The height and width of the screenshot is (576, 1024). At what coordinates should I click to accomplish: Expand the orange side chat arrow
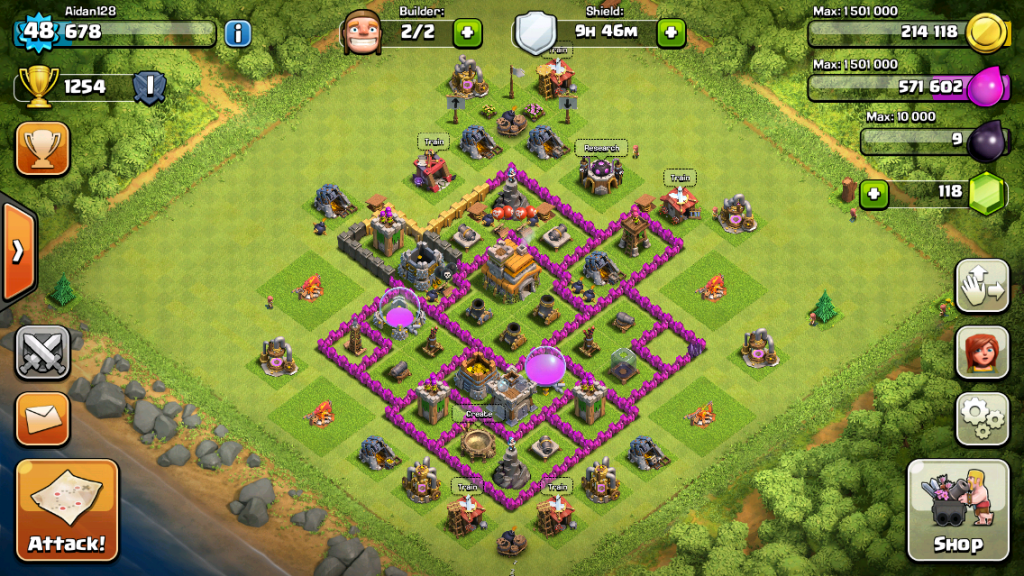coord(18,251)
